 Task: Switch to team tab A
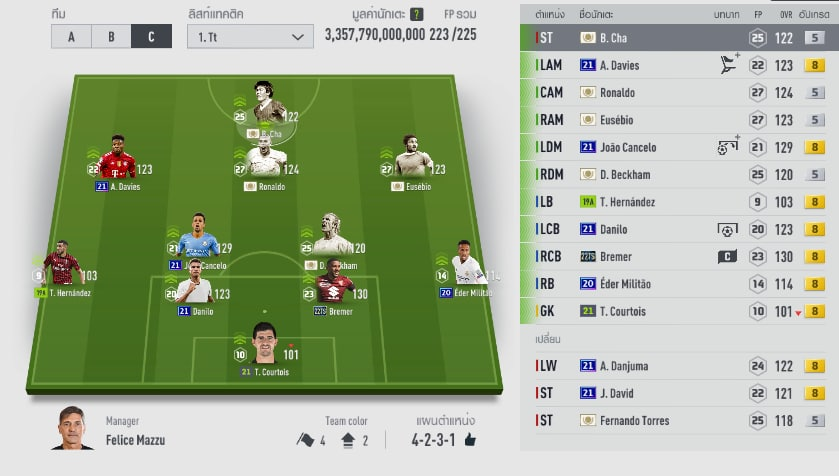tap(71, 37)
